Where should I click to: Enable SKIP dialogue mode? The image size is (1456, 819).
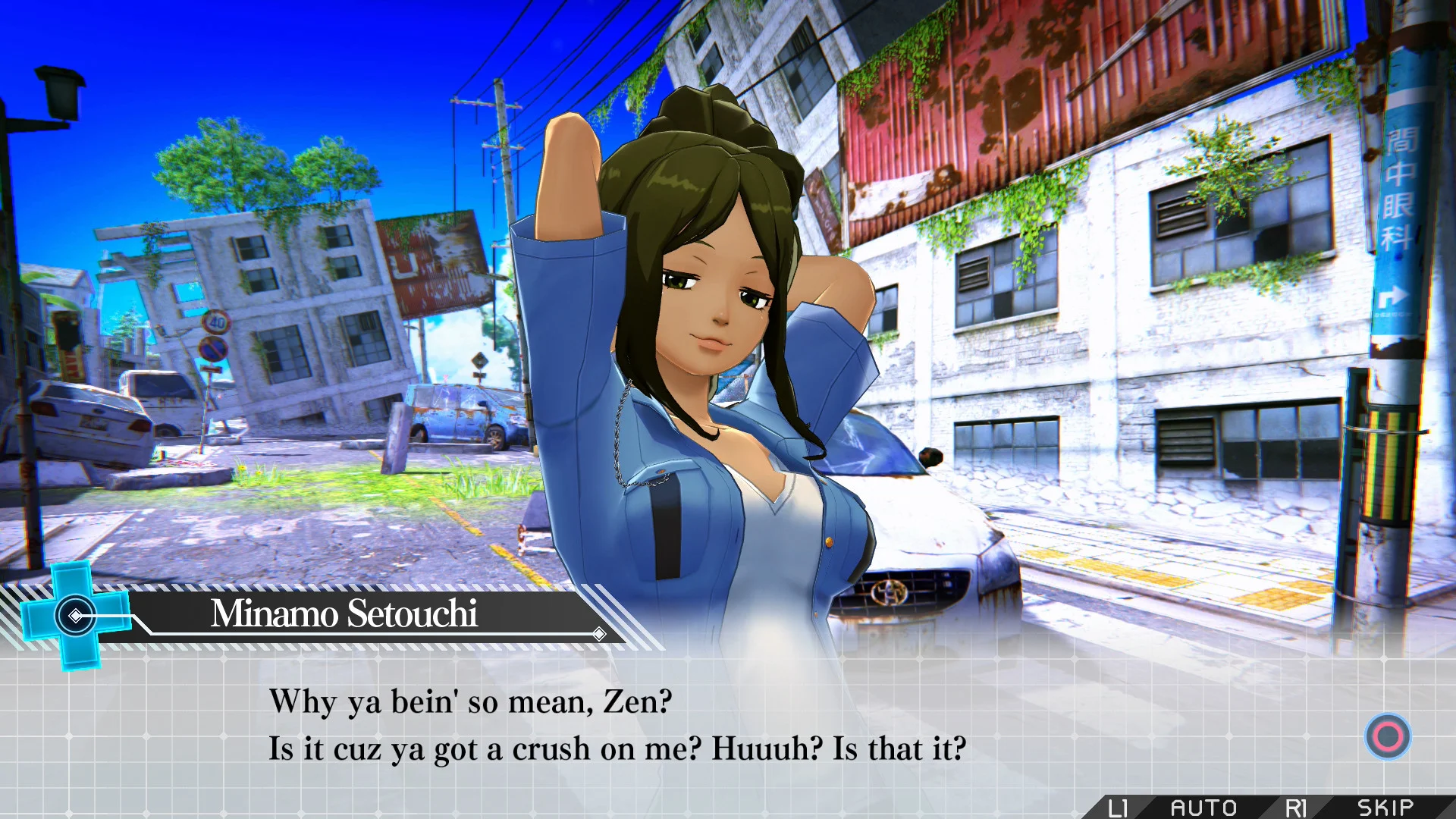1386,808
